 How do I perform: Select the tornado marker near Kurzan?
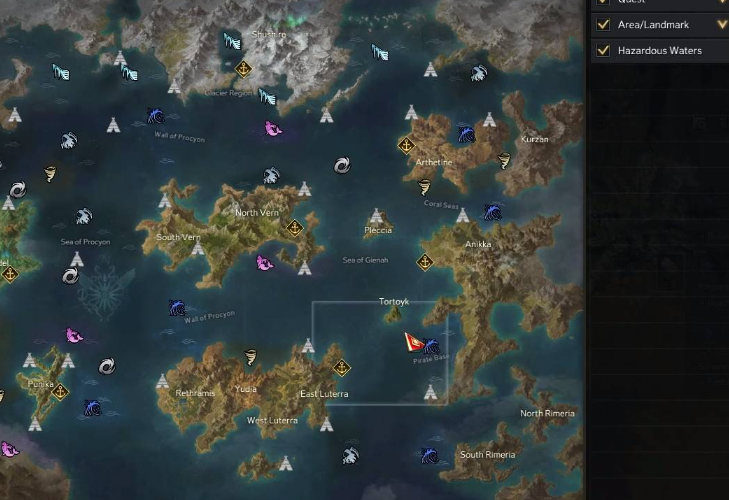[x=503, y=160]
